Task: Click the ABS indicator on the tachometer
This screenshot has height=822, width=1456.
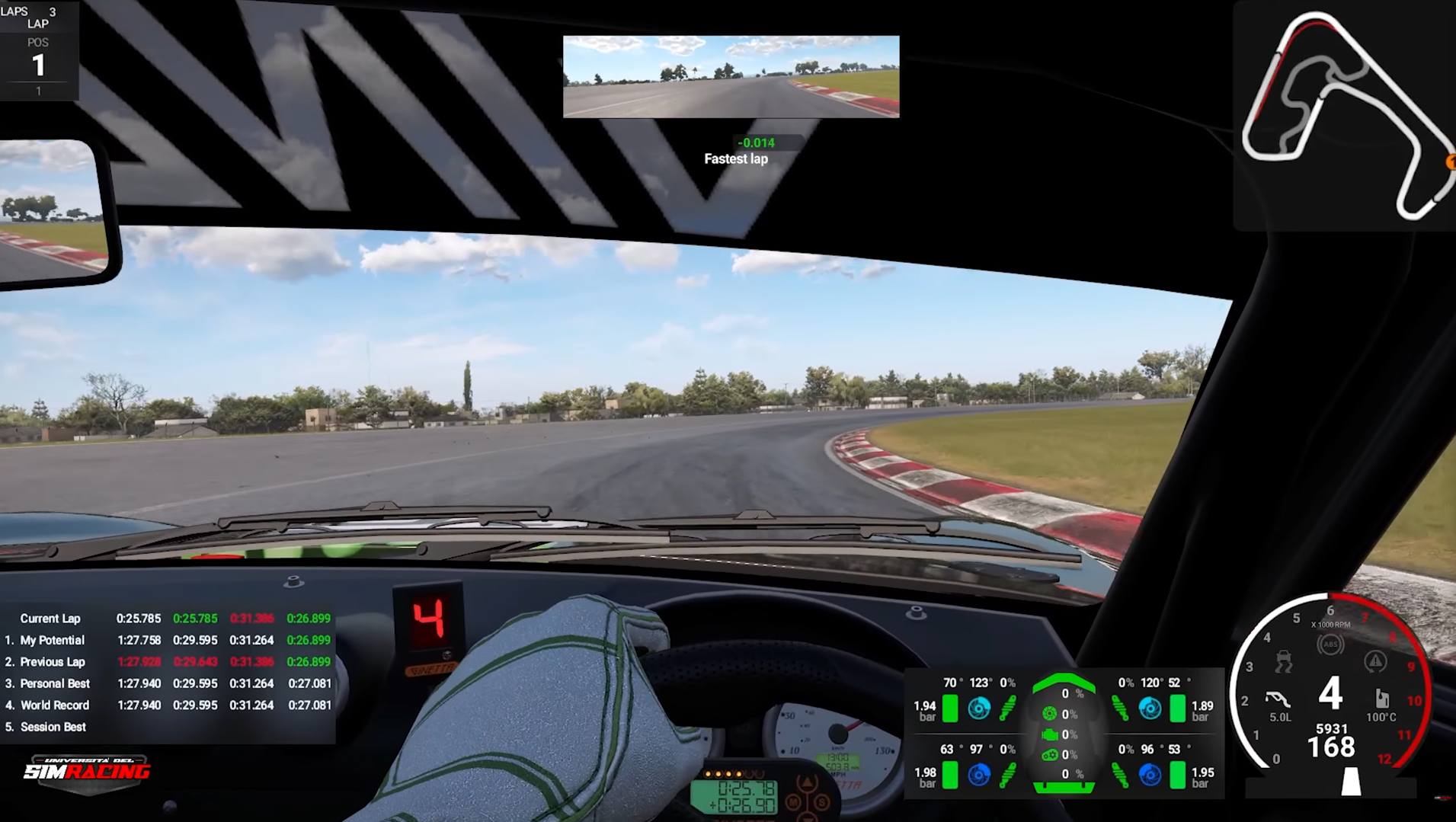Action: click(x=1331, y=644)
